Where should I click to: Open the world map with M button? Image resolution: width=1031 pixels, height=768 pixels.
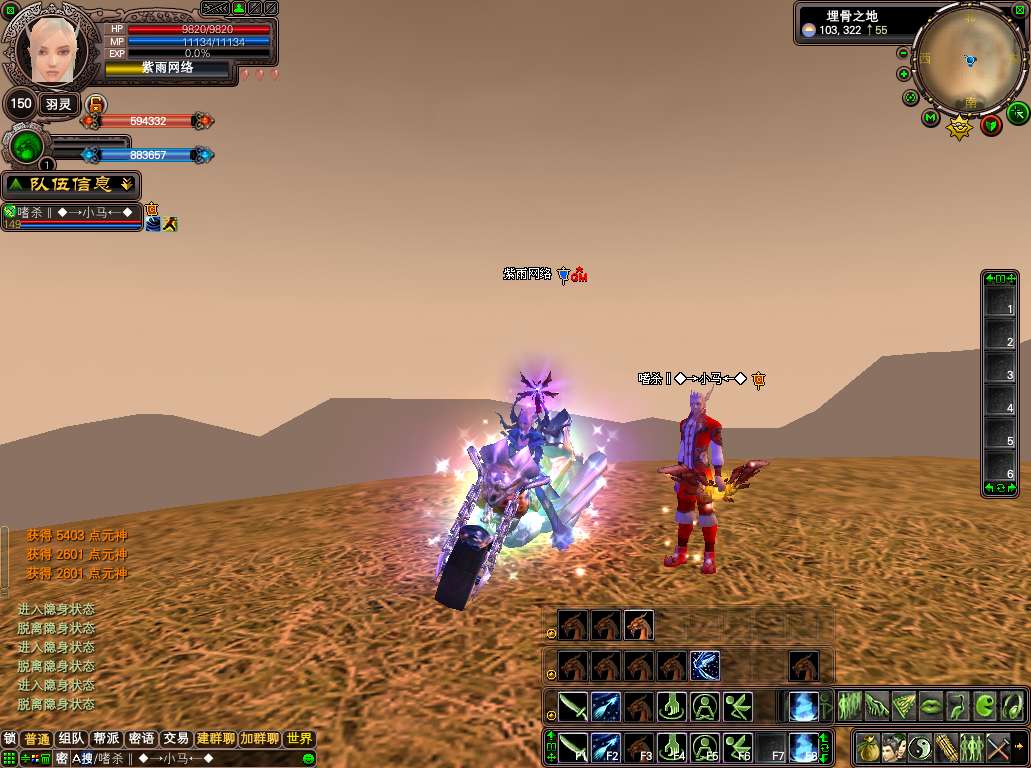click(930, 119)
